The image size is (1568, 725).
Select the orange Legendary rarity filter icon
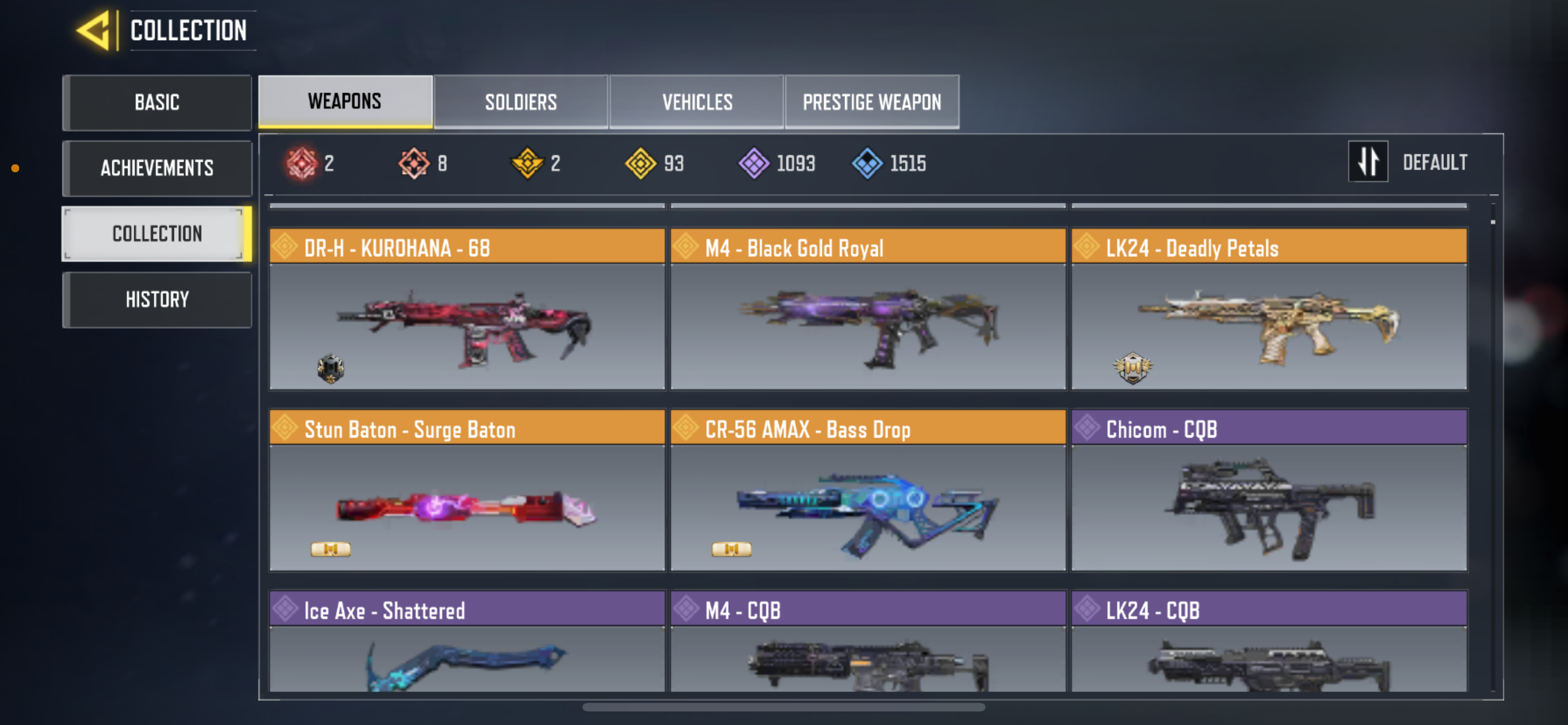pyautogui.click(x=413, y=162)
